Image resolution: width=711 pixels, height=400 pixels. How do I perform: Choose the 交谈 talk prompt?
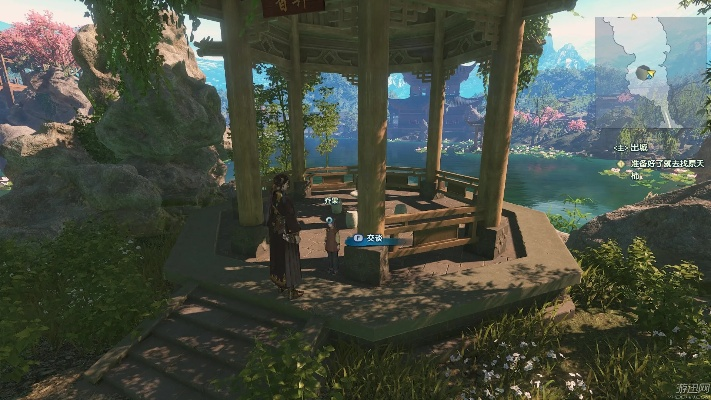pos(371,239)
